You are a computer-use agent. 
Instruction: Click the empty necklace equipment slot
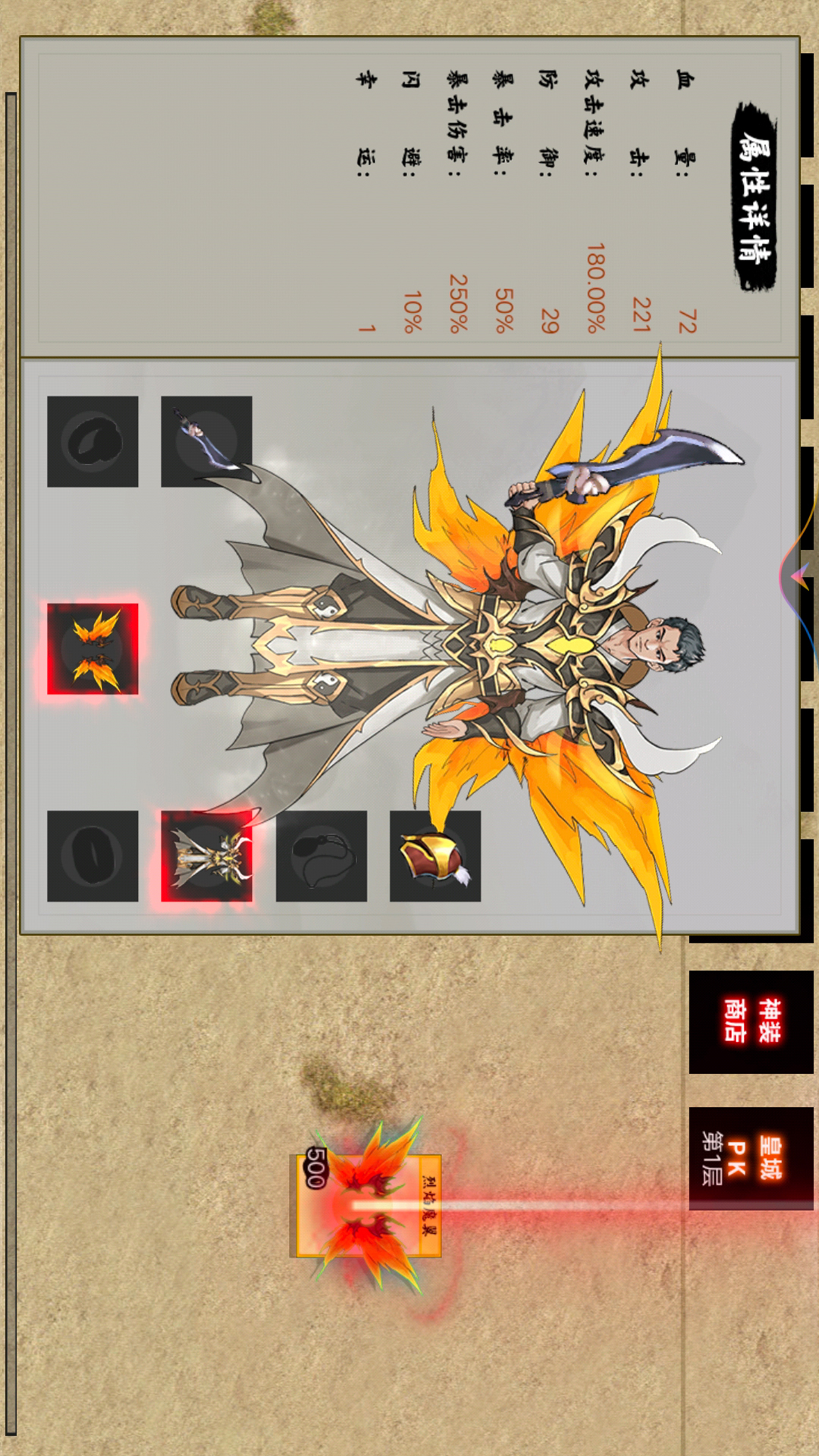[x=322, y=856]
